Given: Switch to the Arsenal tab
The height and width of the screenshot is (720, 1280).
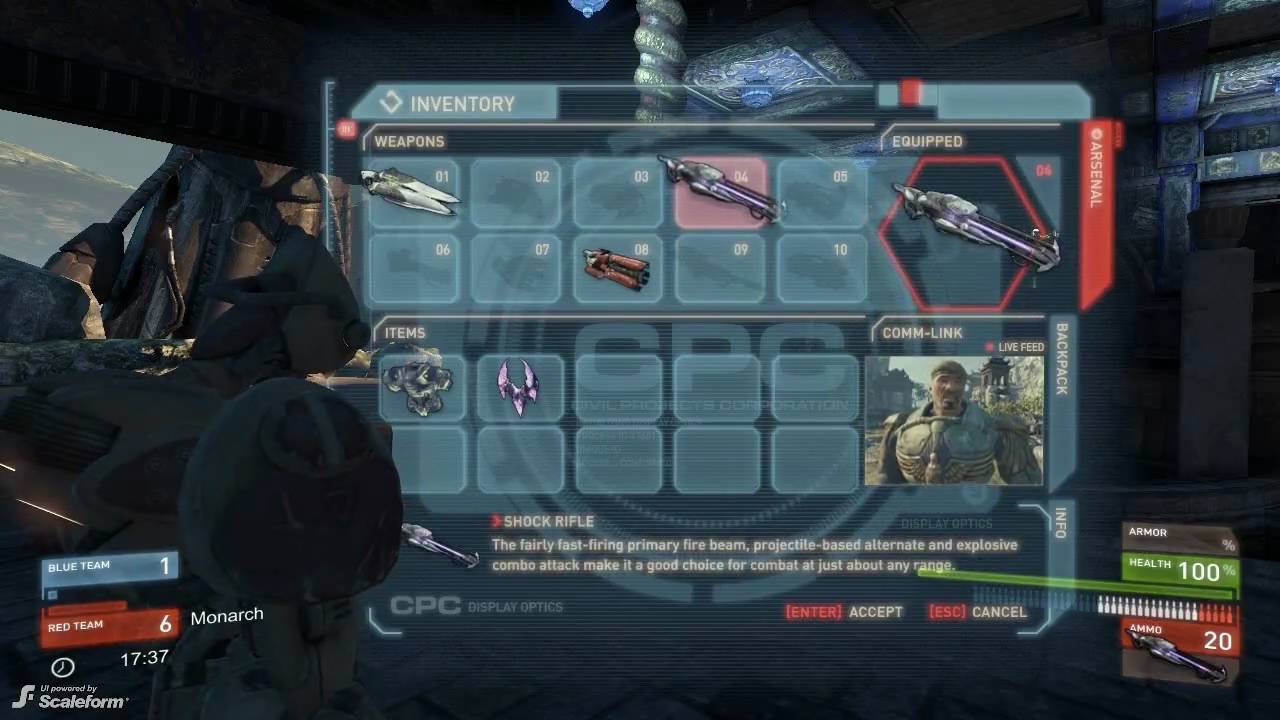Looking at the screenshot, I should click(1095, 168).
